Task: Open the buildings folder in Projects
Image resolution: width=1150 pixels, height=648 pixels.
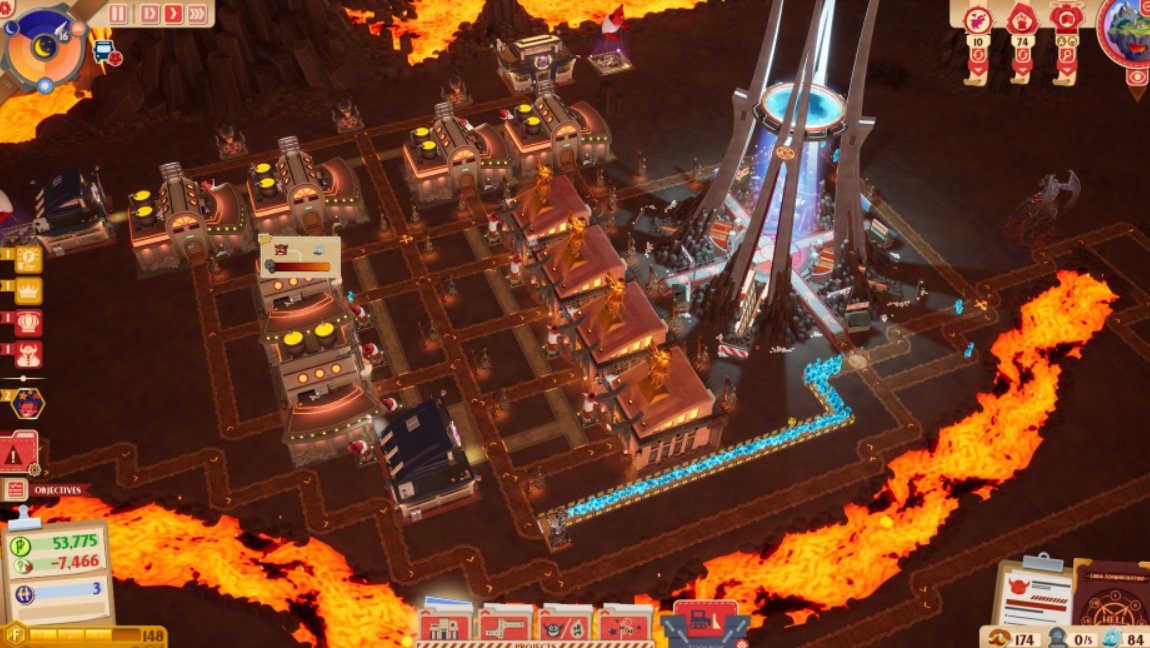Action: (x=444, y=626)
